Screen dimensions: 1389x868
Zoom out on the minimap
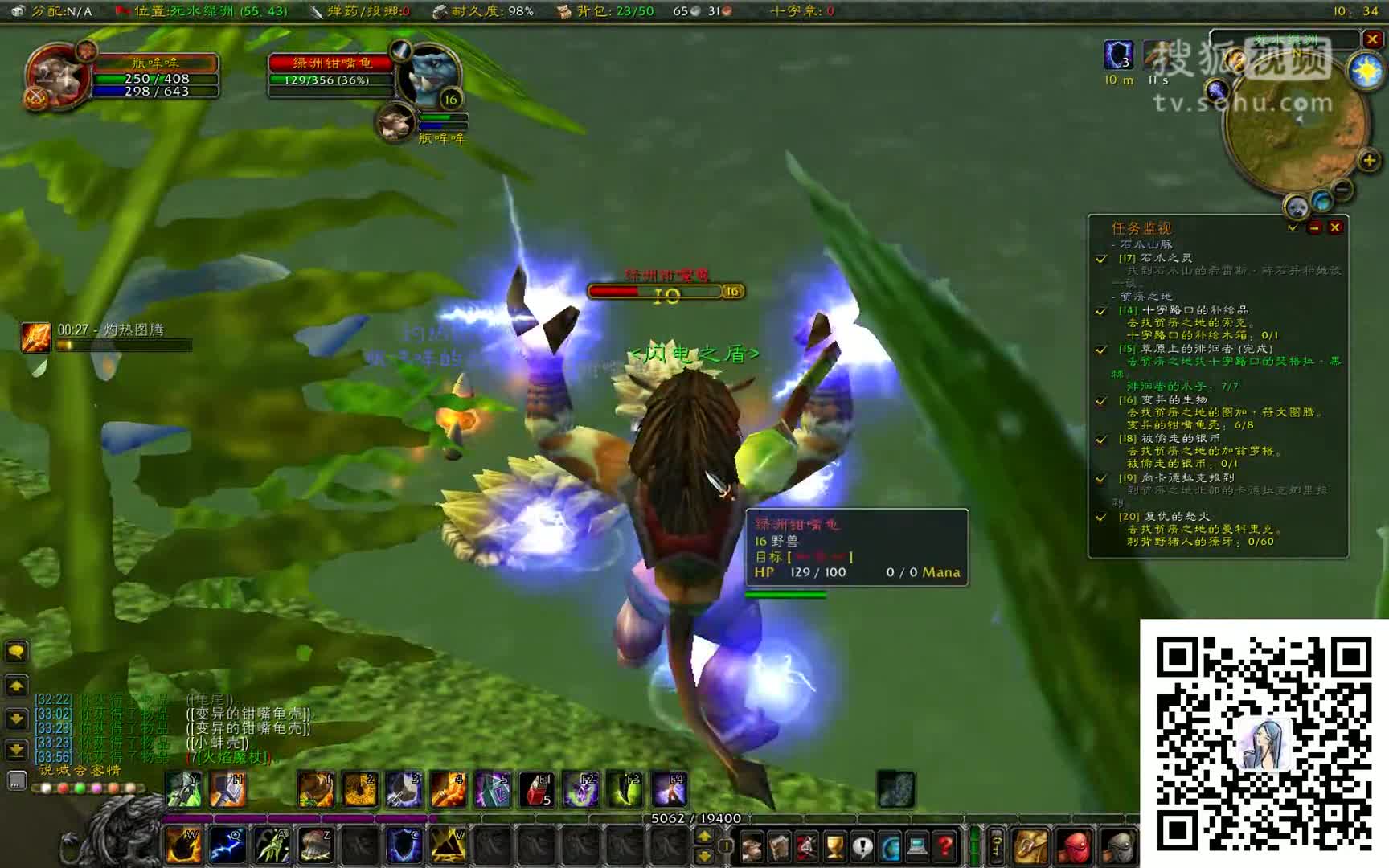click(x=1342, y=190)
